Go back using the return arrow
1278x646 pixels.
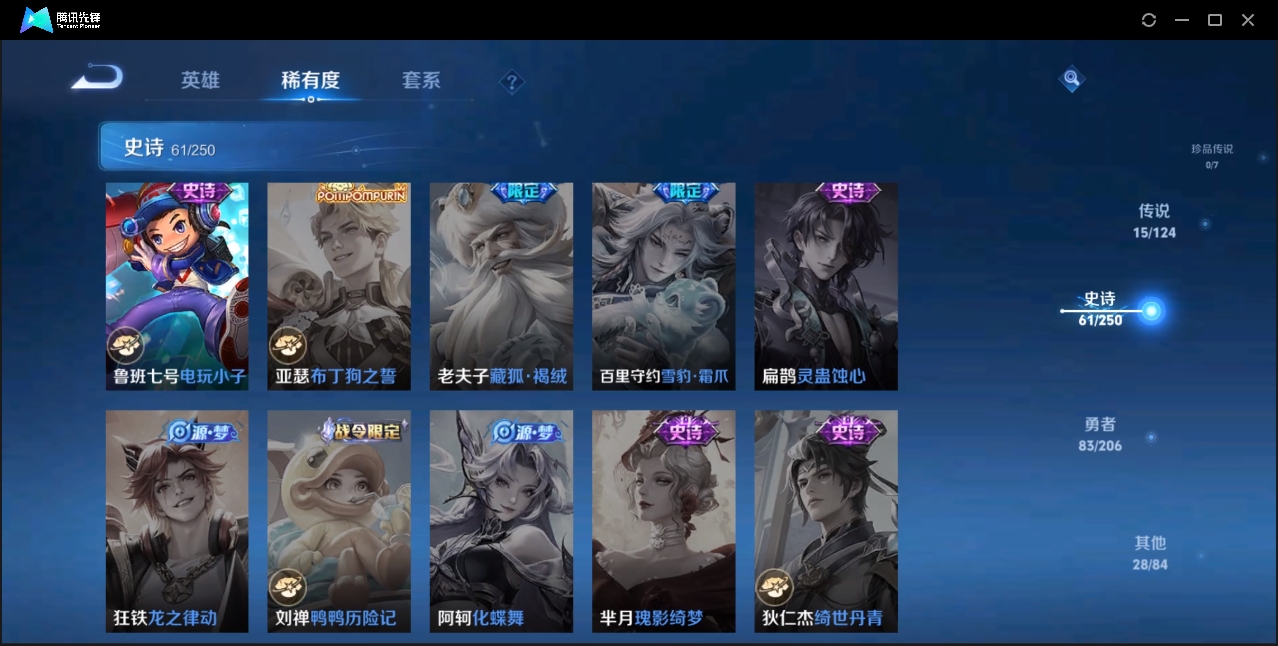tap(97, 78)
